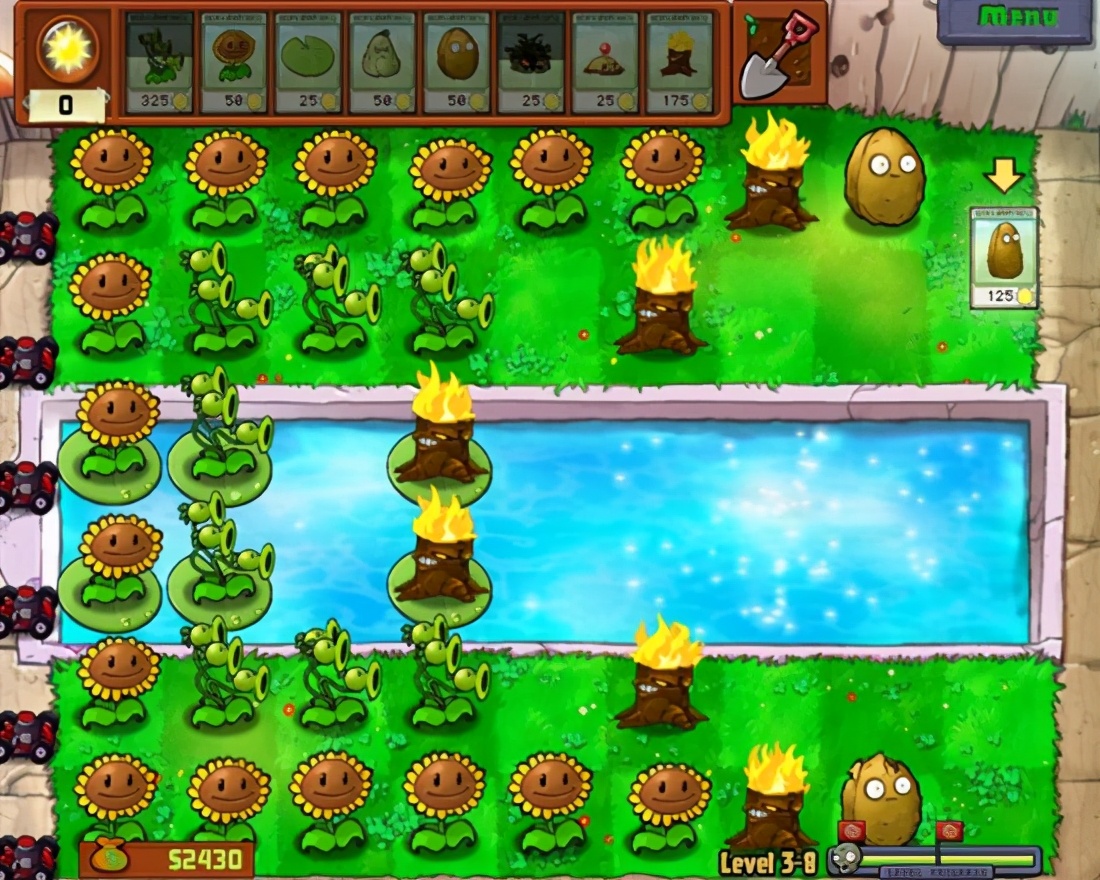This screenshot has height=880, width=1100.
Task: Select the 50-cost Wall-nut seed packet
Action: (x=456, y=62)
